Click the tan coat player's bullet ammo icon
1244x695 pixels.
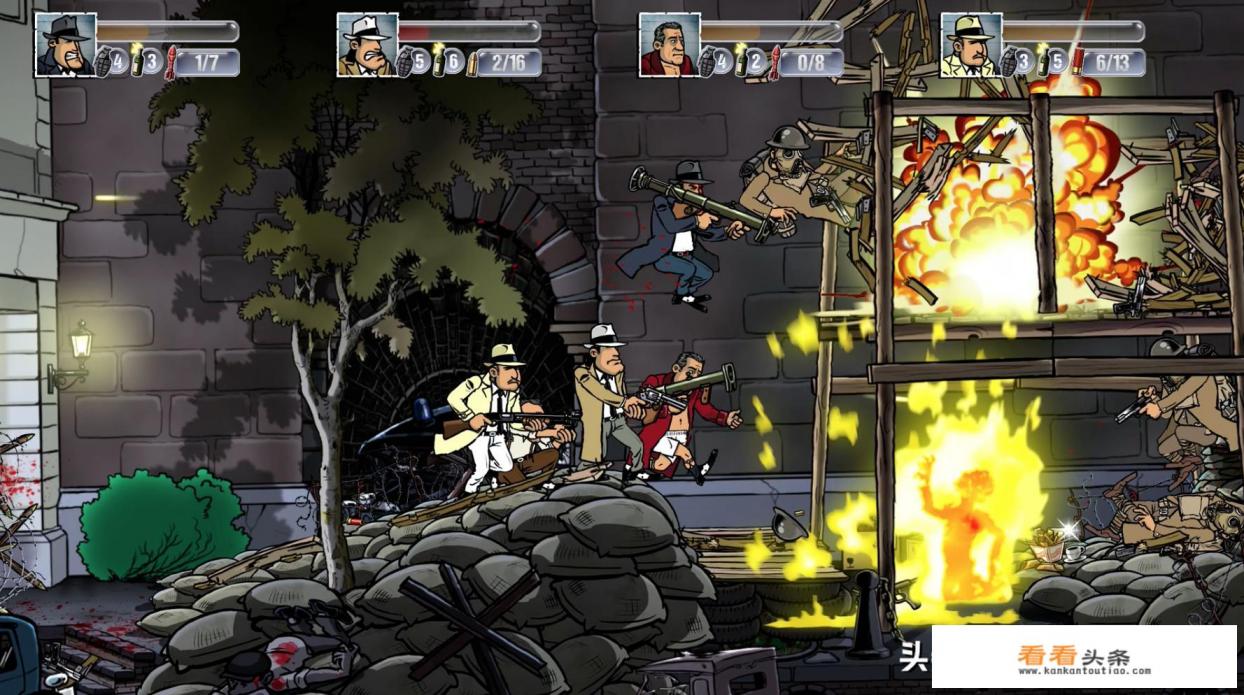click(473, 62)
